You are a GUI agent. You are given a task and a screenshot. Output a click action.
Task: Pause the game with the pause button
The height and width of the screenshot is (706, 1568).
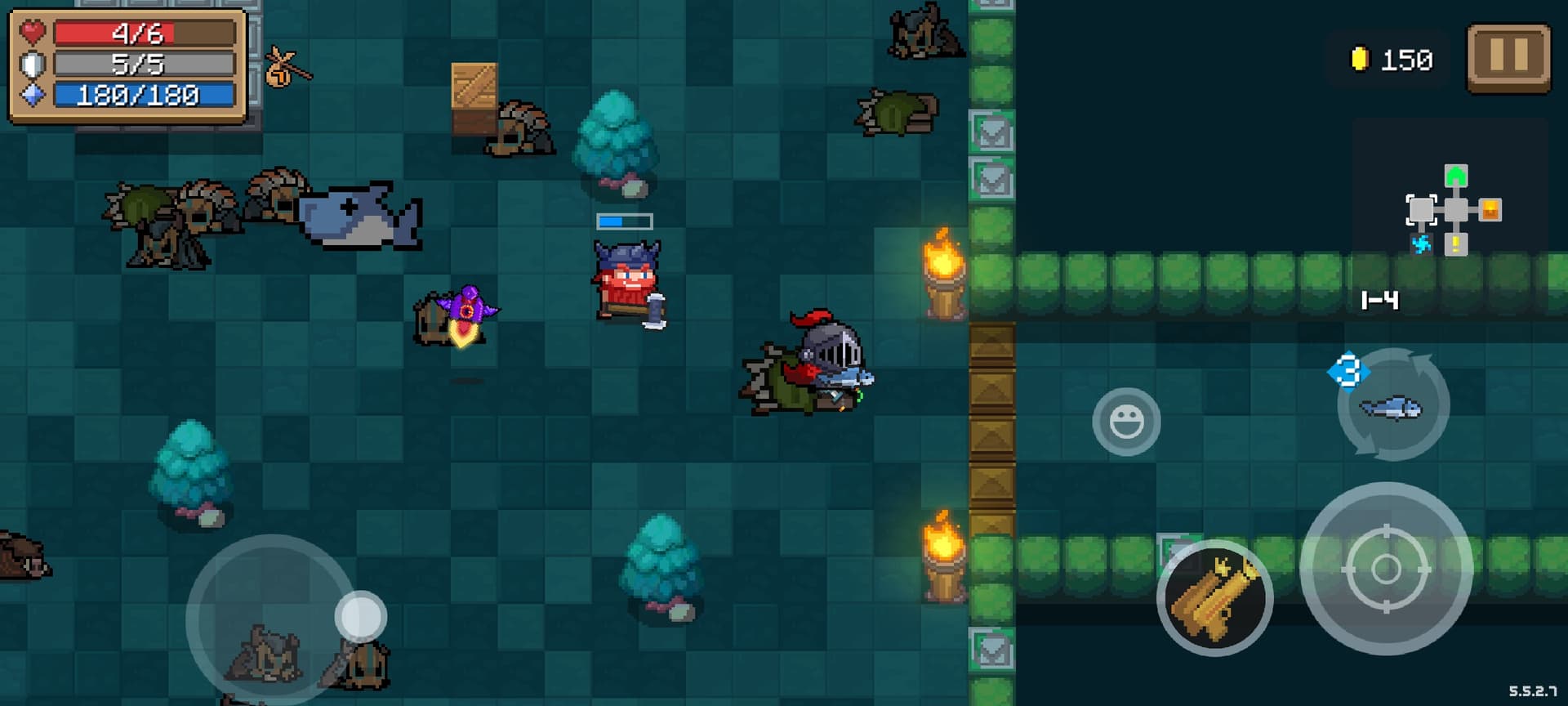[x=1508, y=57]
